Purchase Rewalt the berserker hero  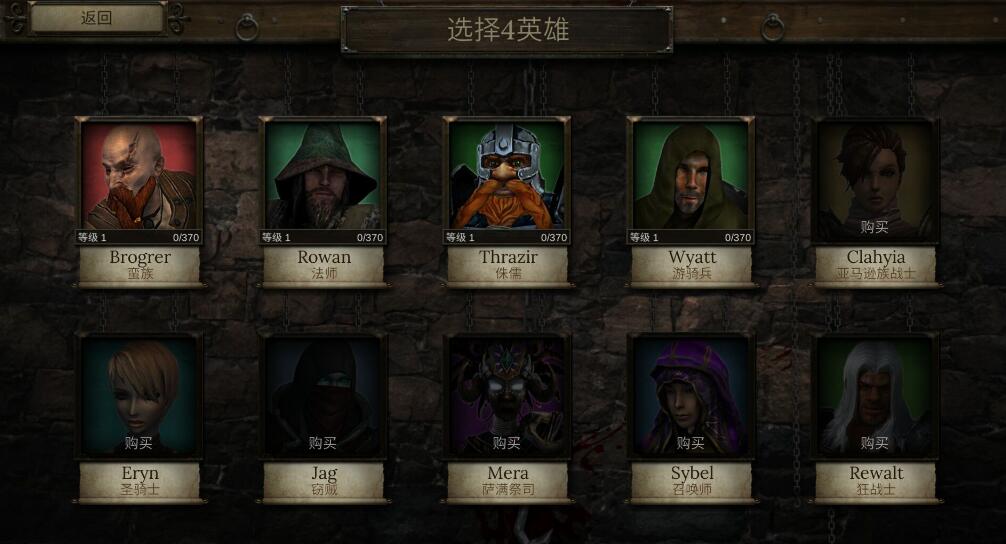[875, 442]
